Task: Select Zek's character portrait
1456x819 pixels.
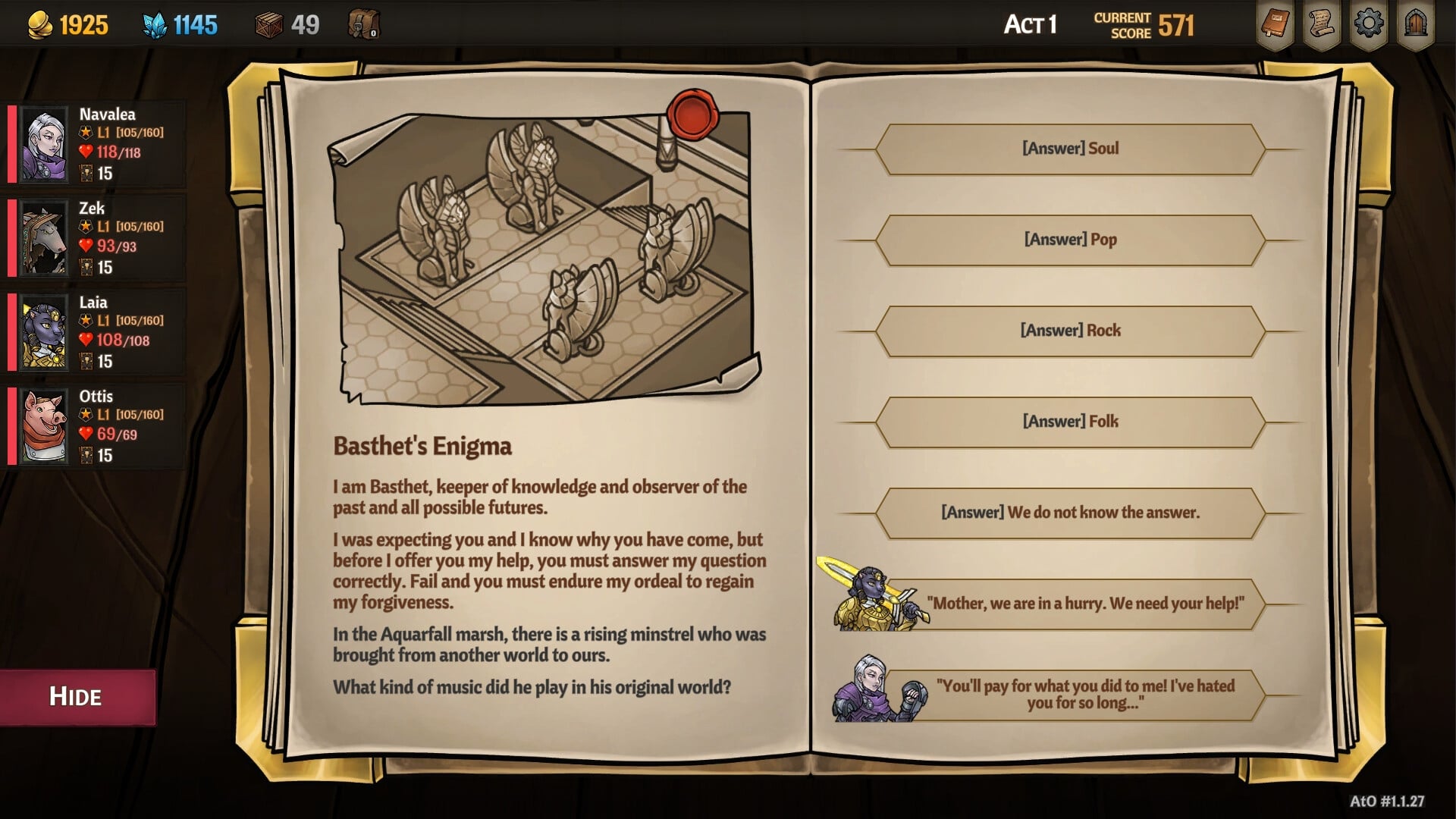Action: click(x=45, y=238)
